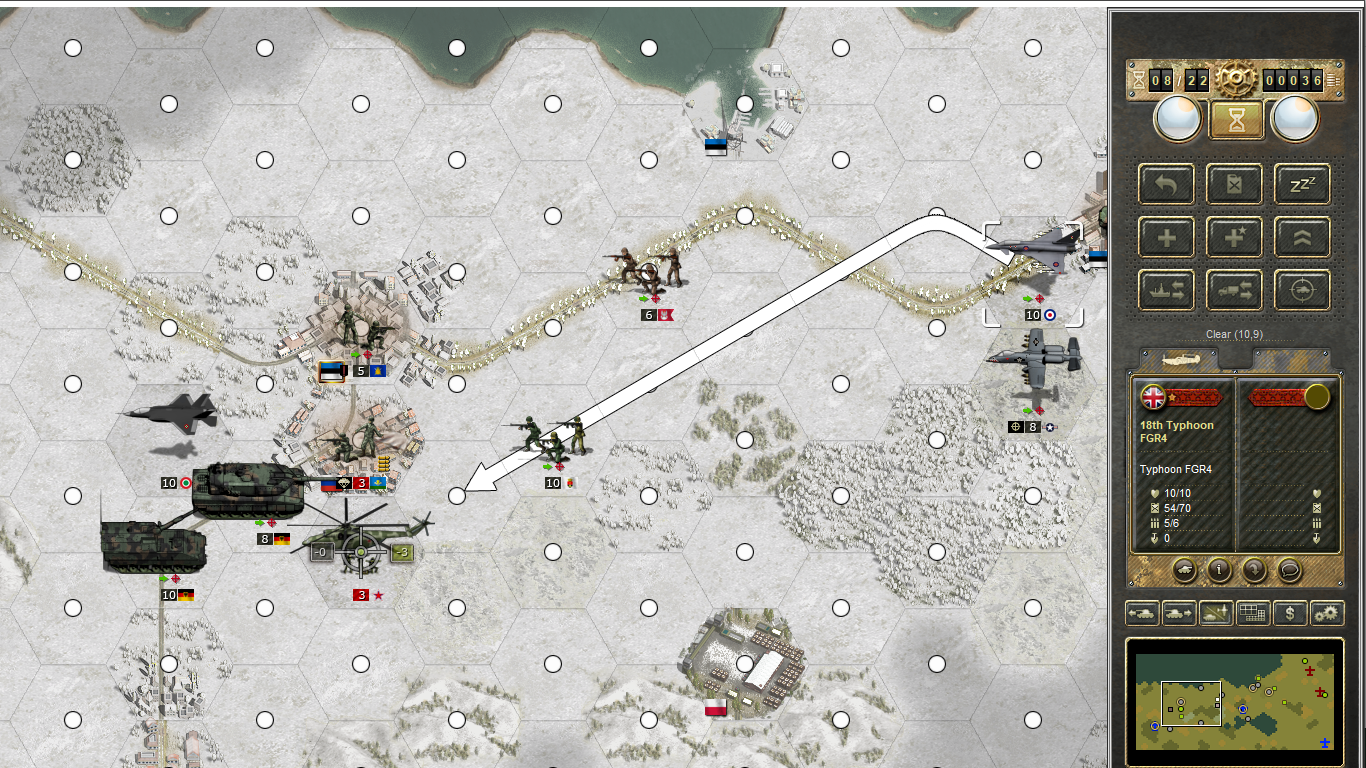Image resolution: width=1366 pixels, height=768 pixels.
Task: Click the plain plus reinforcement button
Action: tap(1166, 238)
